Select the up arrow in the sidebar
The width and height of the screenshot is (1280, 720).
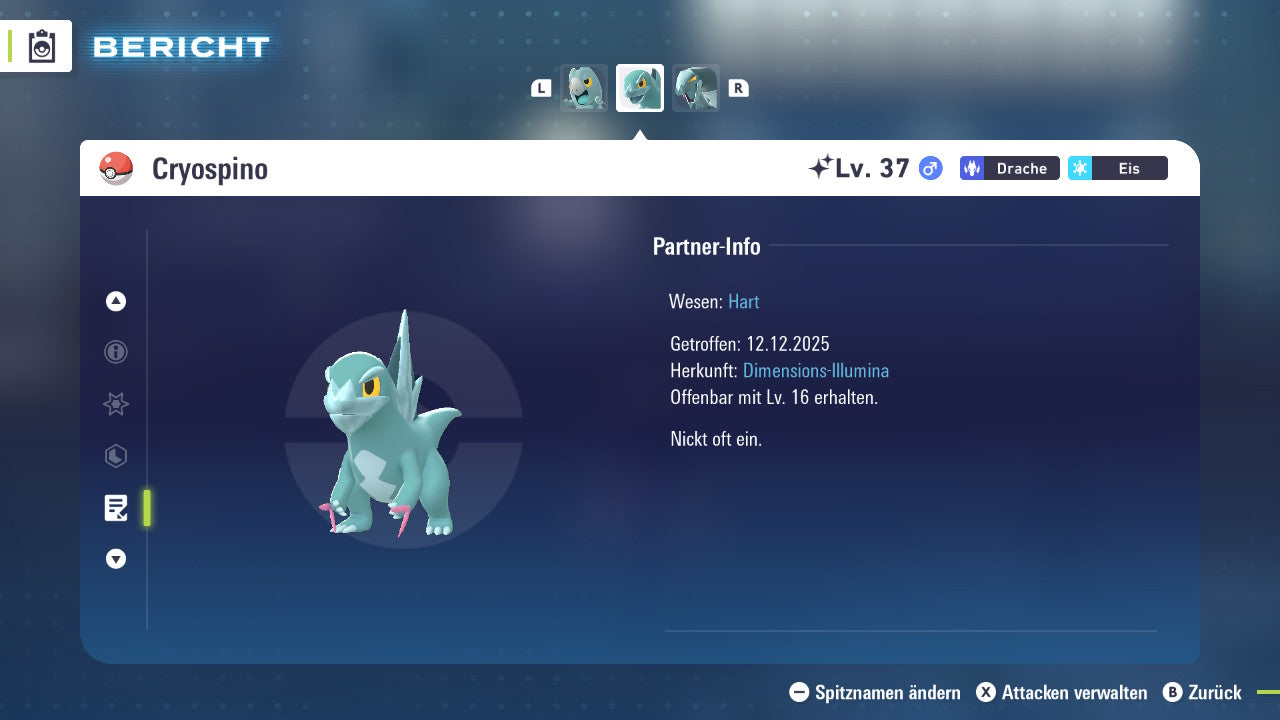click(115, 301)
